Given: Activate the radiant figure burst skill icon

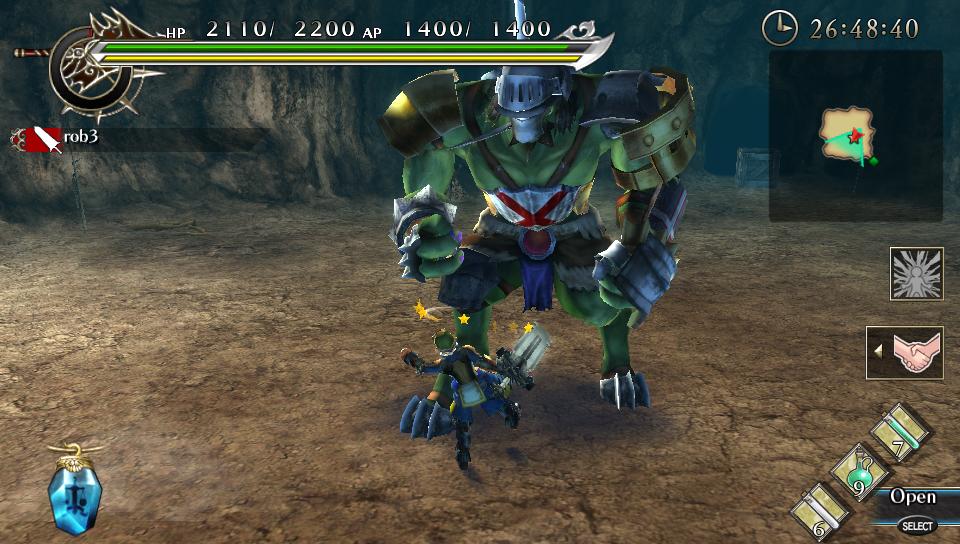Looking at the screenshot, I should point(916,273).
